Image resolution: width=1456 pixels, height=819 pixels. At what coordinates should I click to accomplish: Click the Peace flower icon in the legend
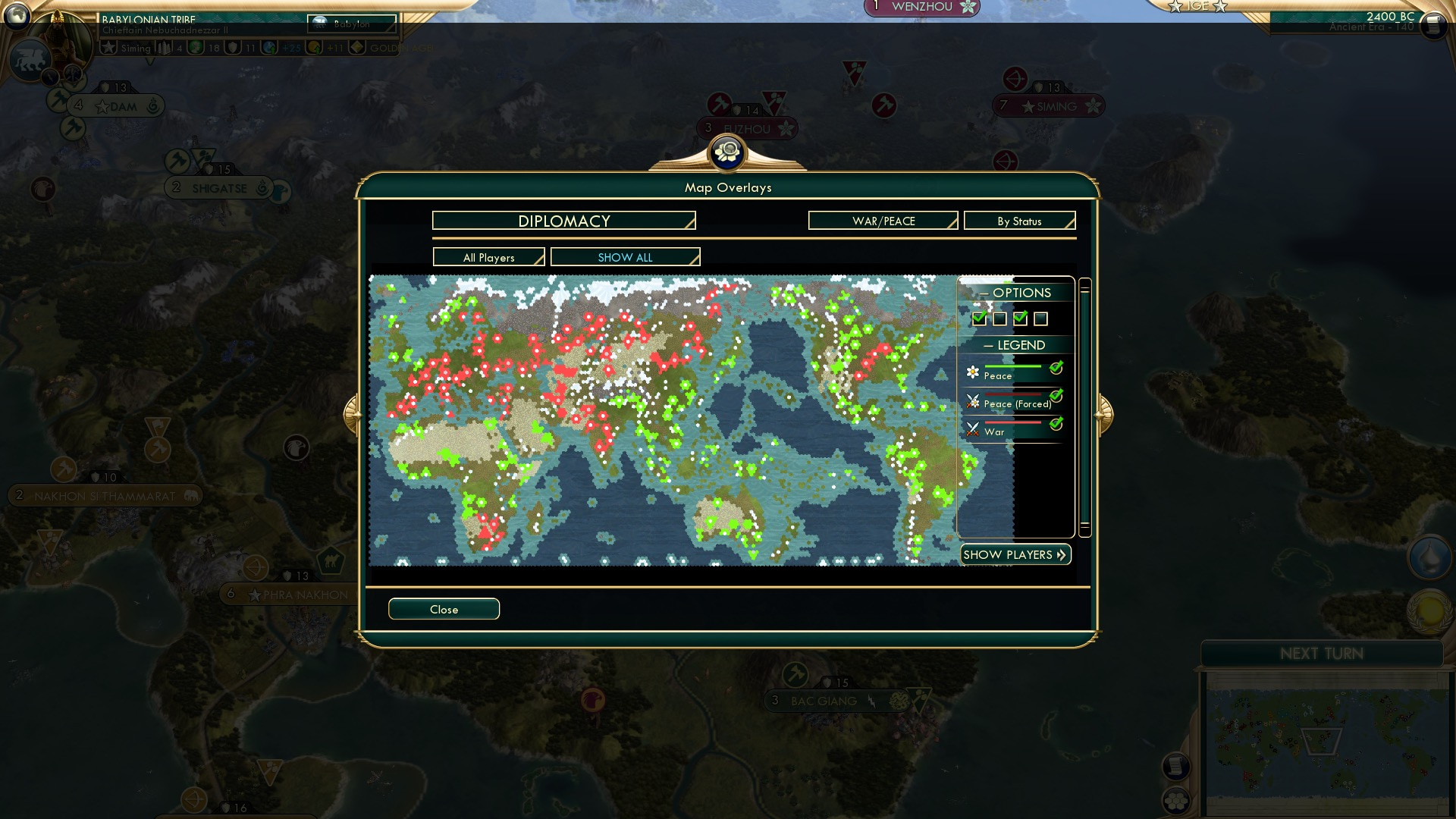click(973, 373)
